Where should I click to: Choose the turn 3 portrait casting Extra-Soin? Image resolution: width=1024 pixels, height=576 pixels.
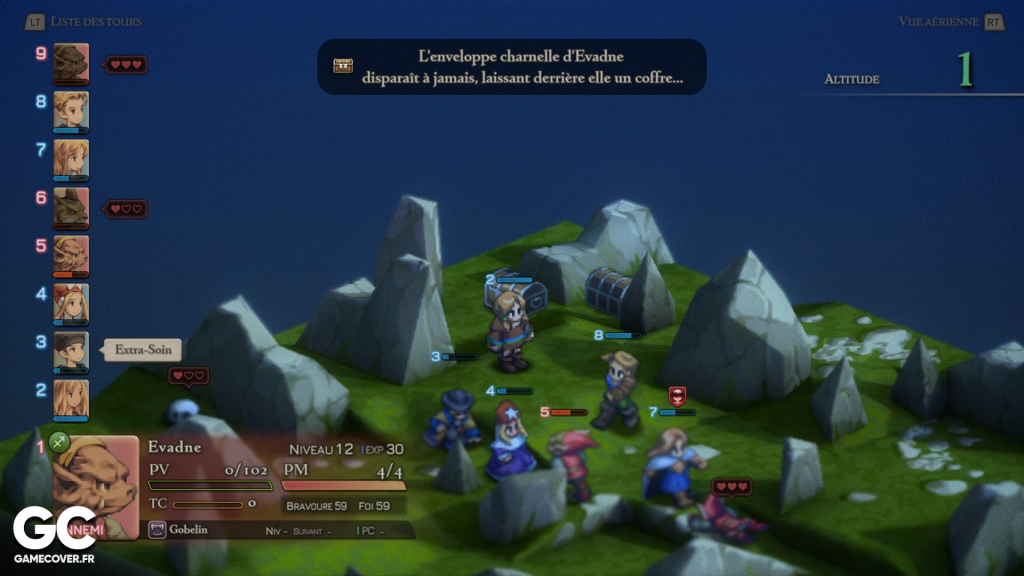point(71,349)
